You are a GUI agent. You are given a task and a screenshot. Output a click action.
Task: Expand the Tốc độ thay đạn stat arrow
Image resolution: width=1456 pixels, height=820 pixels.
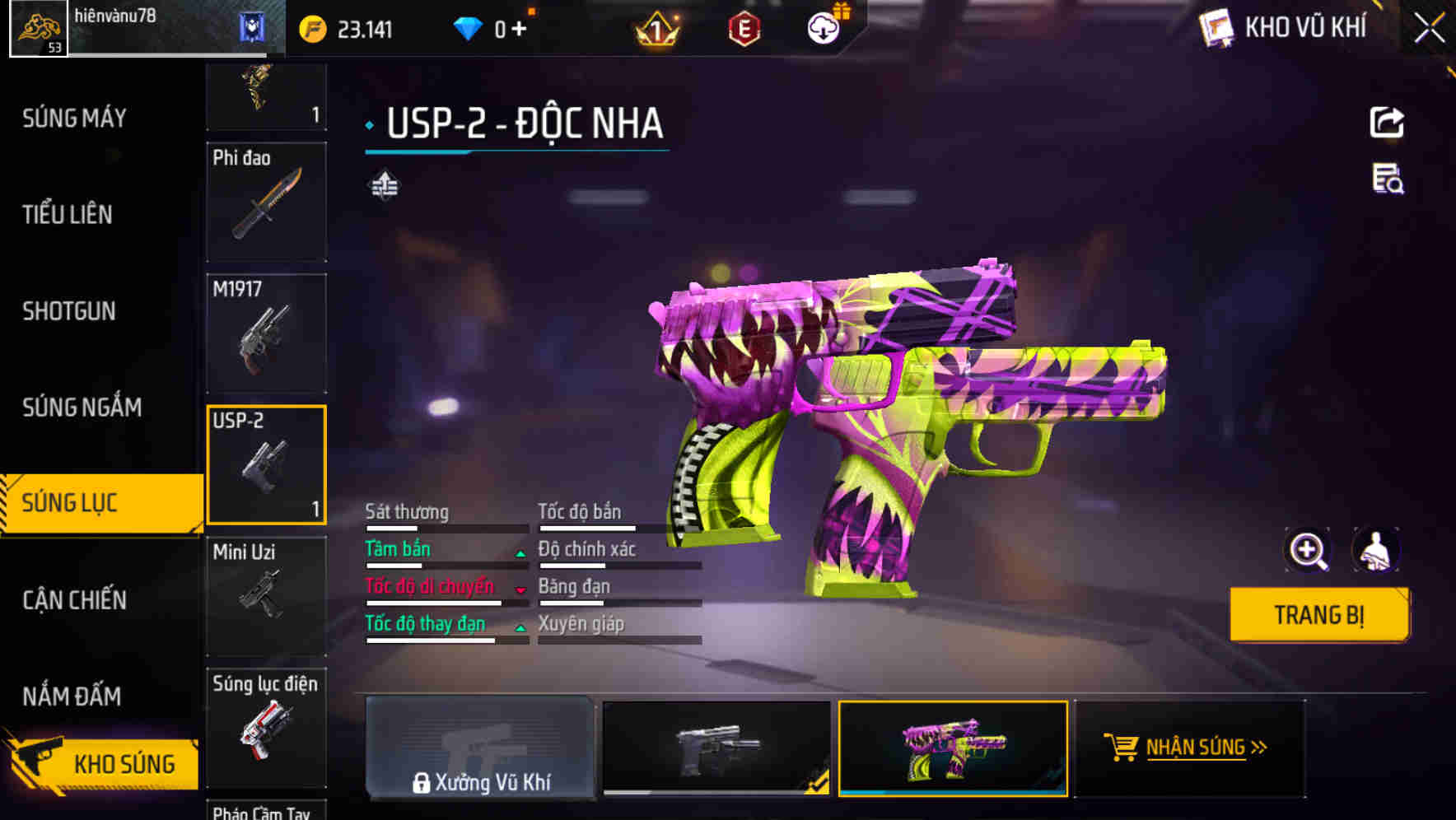pyautogui.click(x=520, y=628)
